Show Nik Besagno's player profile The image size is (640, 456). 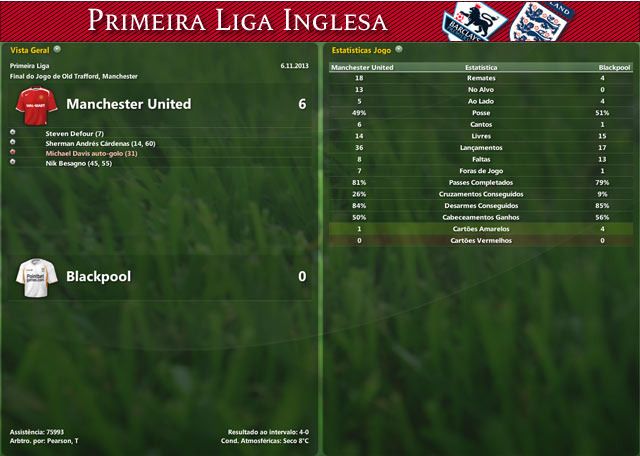(x=78, y=163)
